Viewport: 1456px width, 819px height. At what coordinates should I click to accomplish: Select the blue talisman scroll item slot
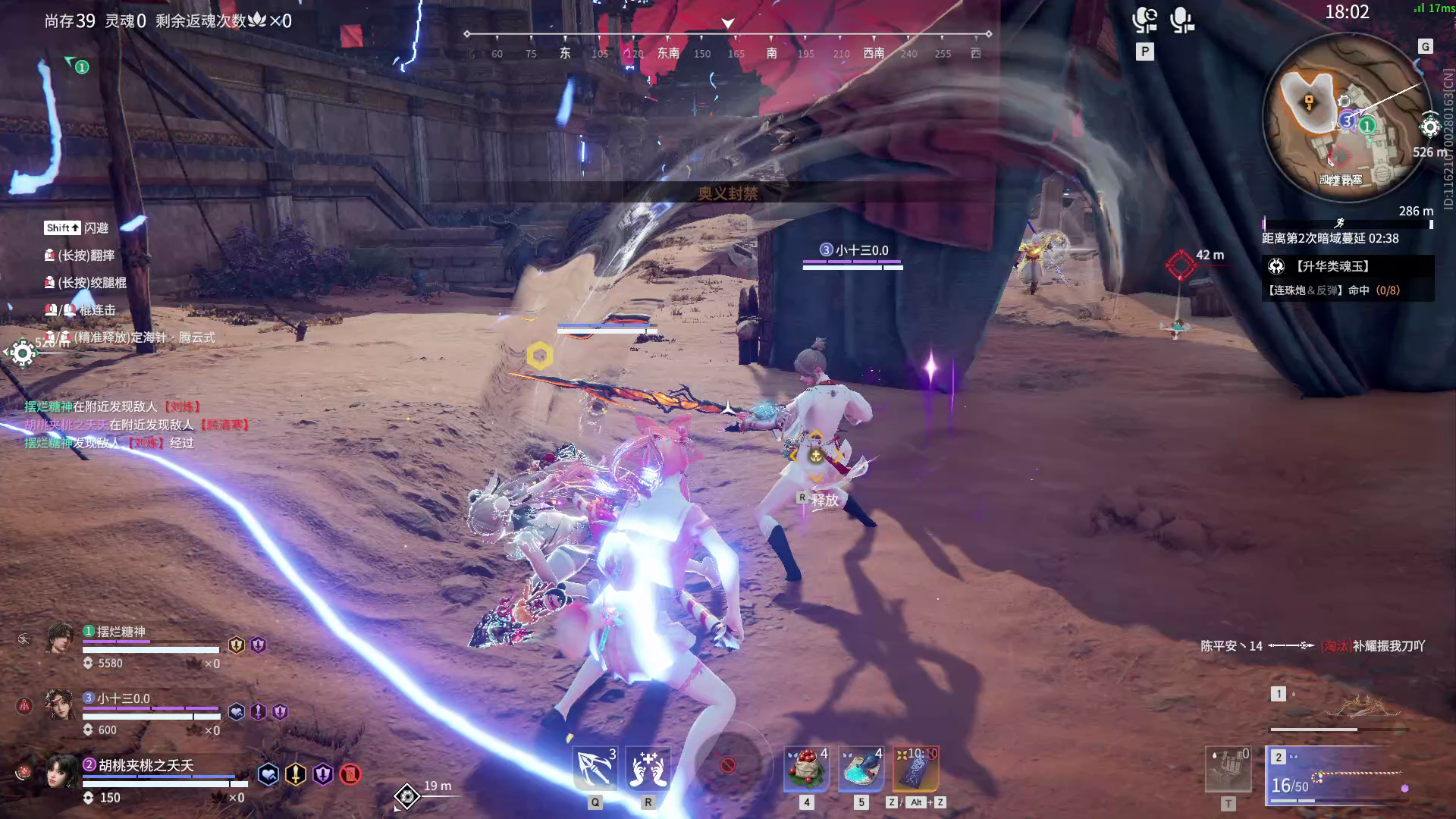(916, 769)
